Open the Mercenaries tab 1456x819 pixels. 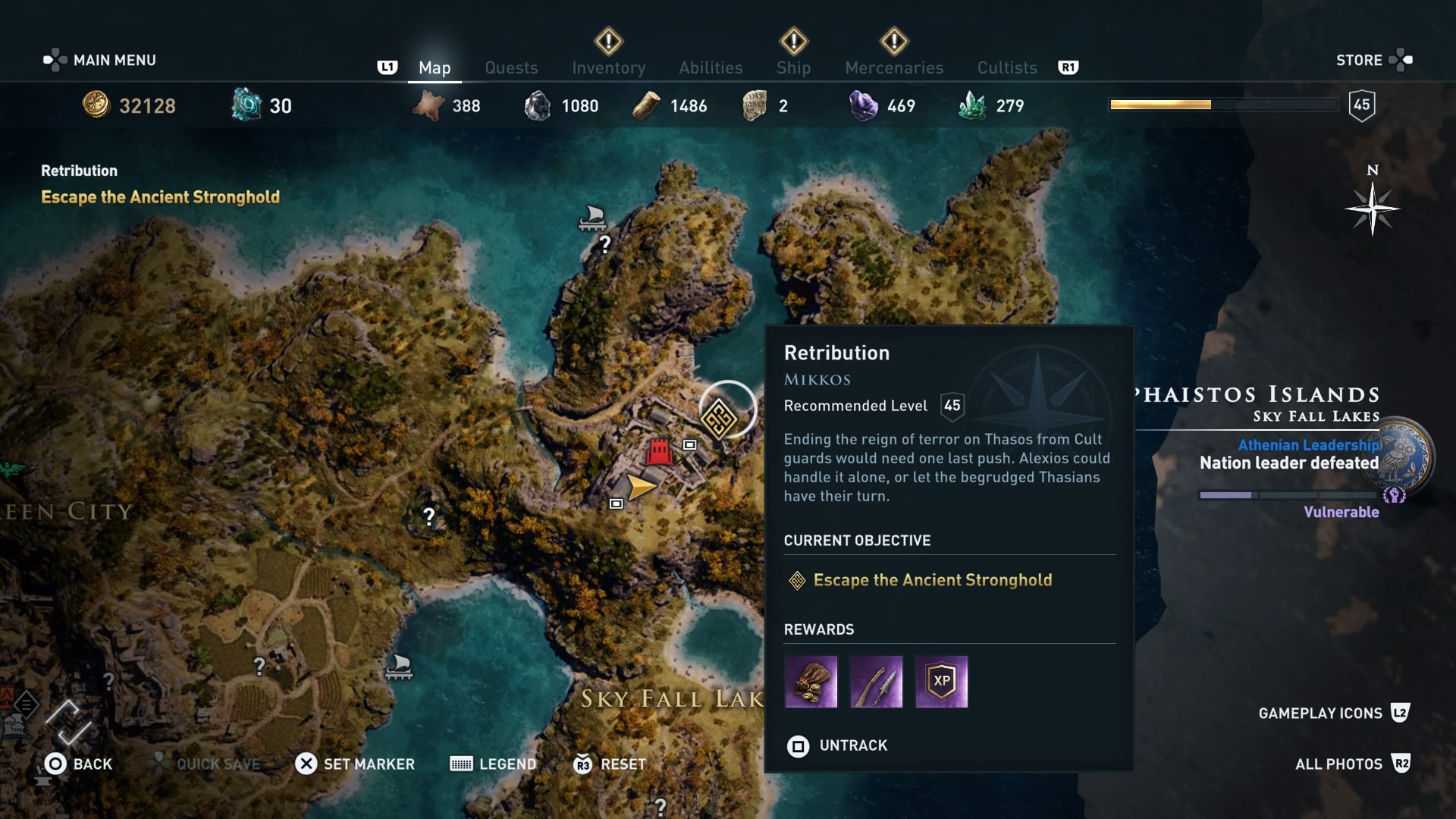[894, 67]
